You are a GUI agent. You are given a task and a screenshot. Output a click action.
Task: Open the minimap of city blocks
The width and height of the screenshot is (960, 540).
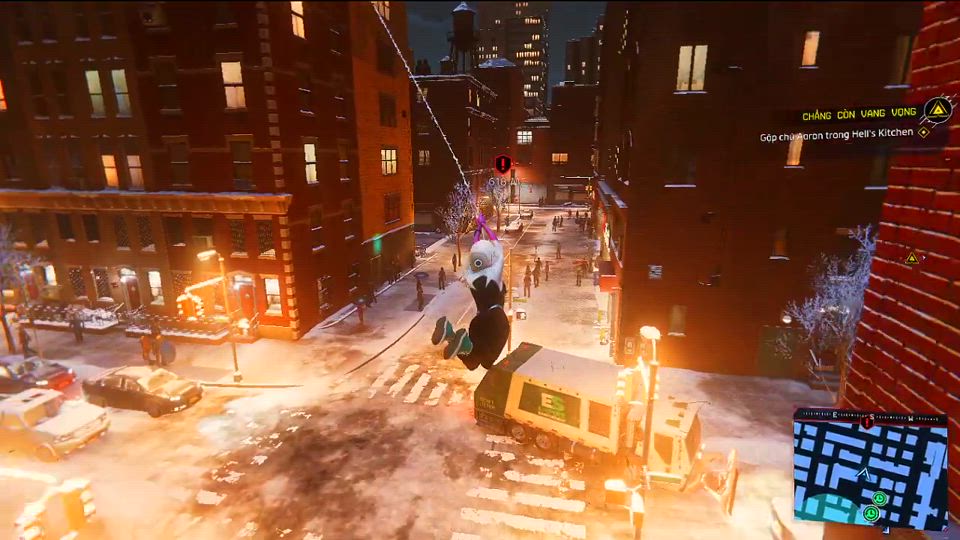870,475
